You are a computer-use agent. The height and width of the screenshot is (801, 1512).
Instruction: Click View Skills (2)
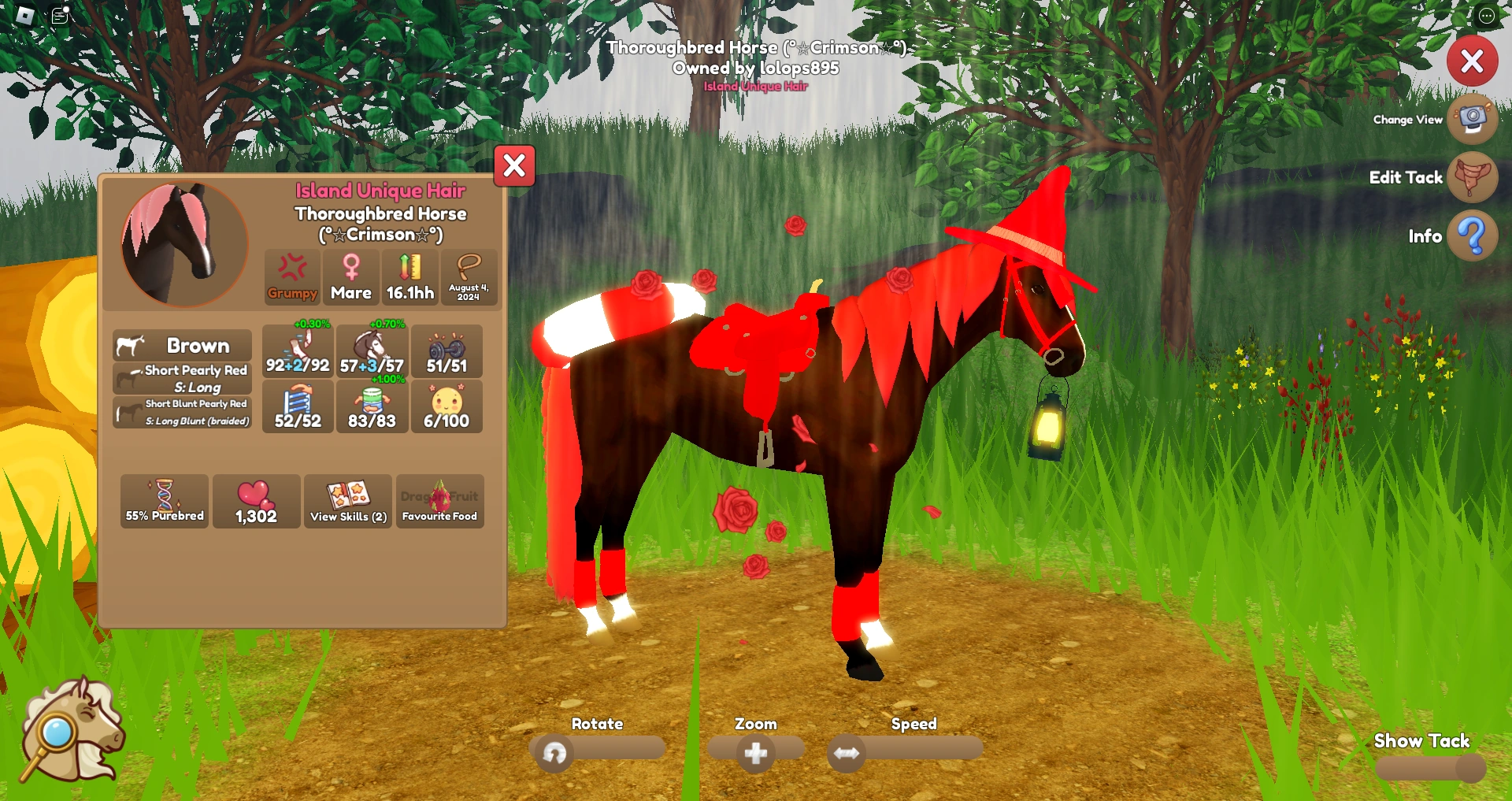(347, 501)
